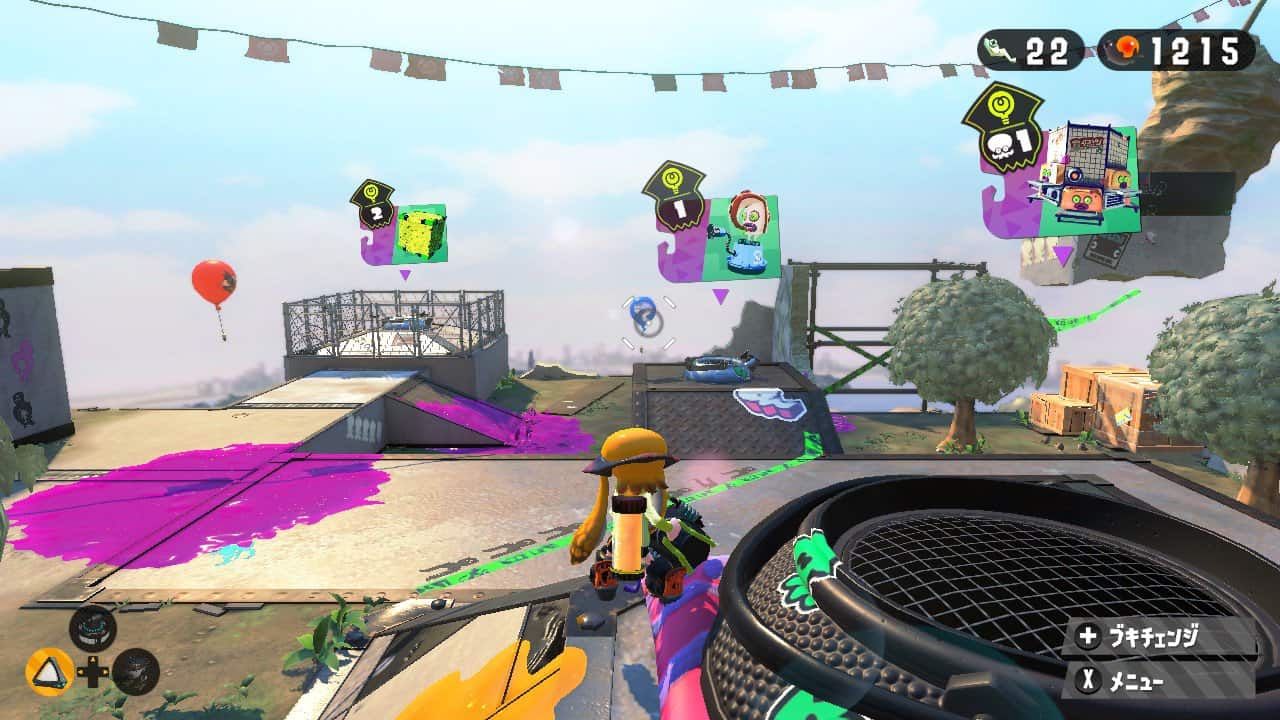
Task: Choose the highlighted Splat Bomb triangle icon
Action: [49, 672]
